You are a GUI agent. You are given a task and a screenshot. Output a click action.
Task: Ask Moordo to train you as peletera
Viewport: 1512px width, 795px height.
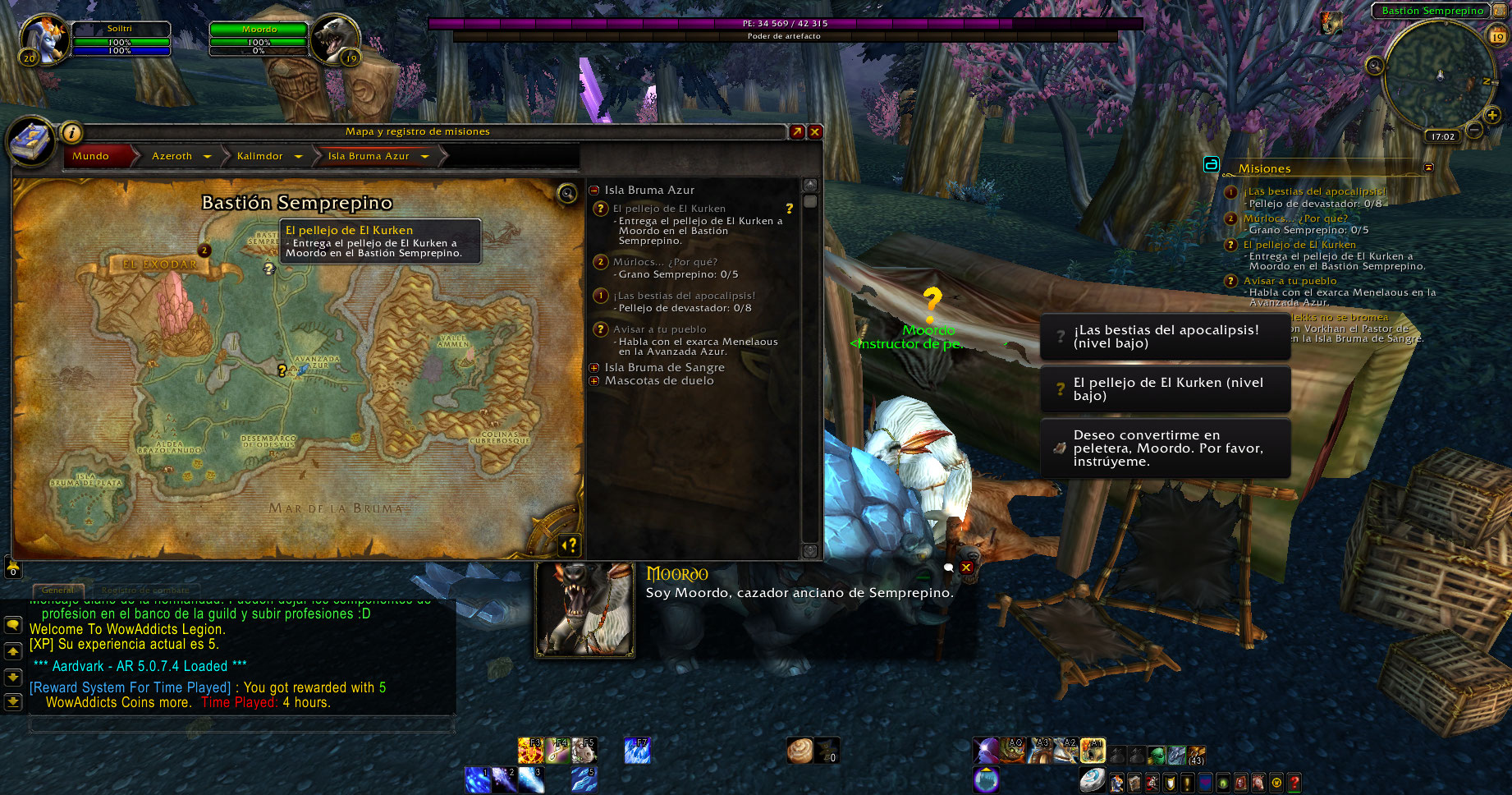pyautogui.click(x=1165, y=448)
